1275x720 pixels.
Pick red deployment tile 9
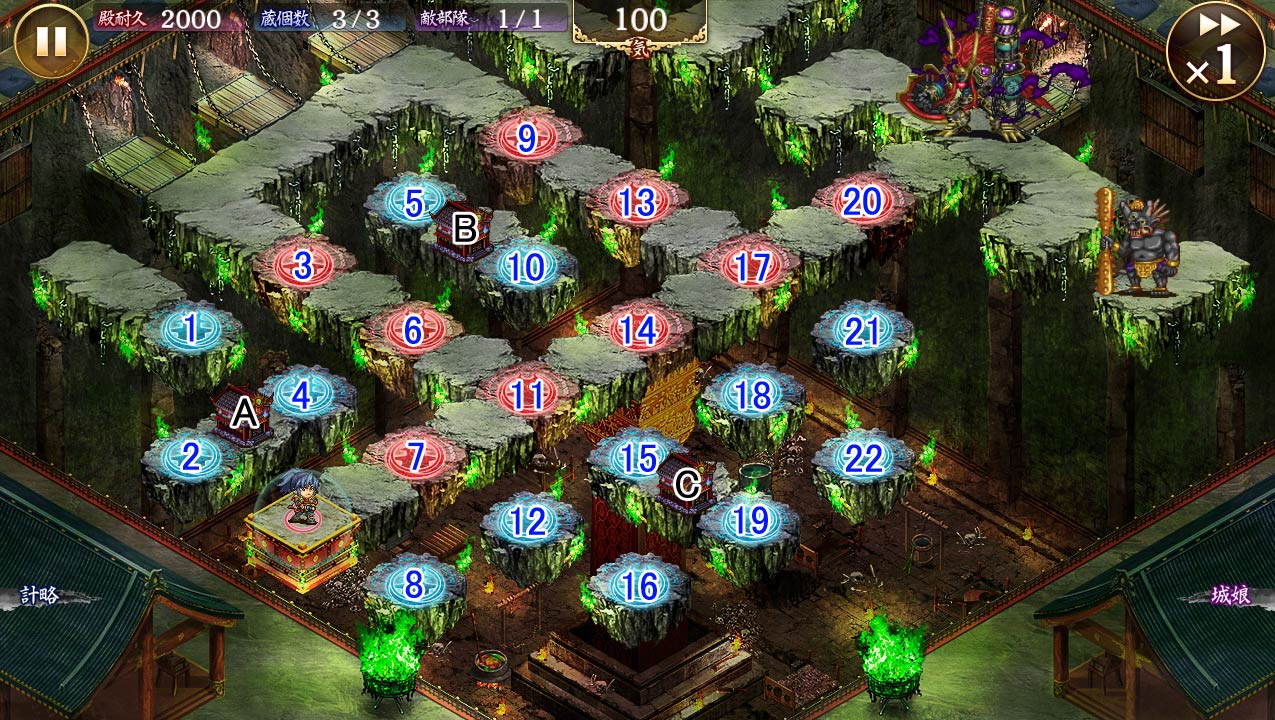click(x=527, y=139)
